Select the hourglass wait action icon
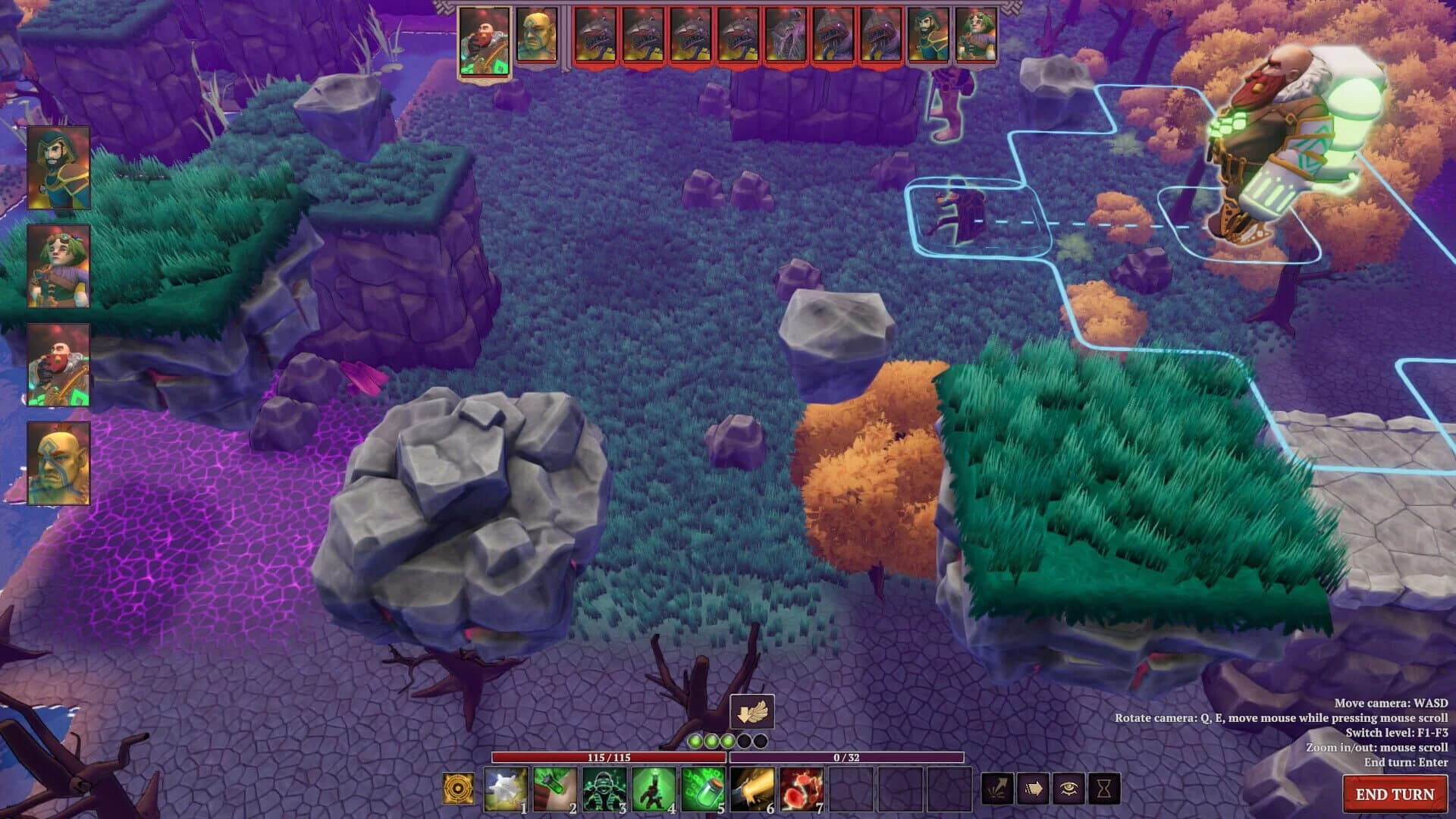The height and width of the screenshot is (819, 1456). point(1104,789)
